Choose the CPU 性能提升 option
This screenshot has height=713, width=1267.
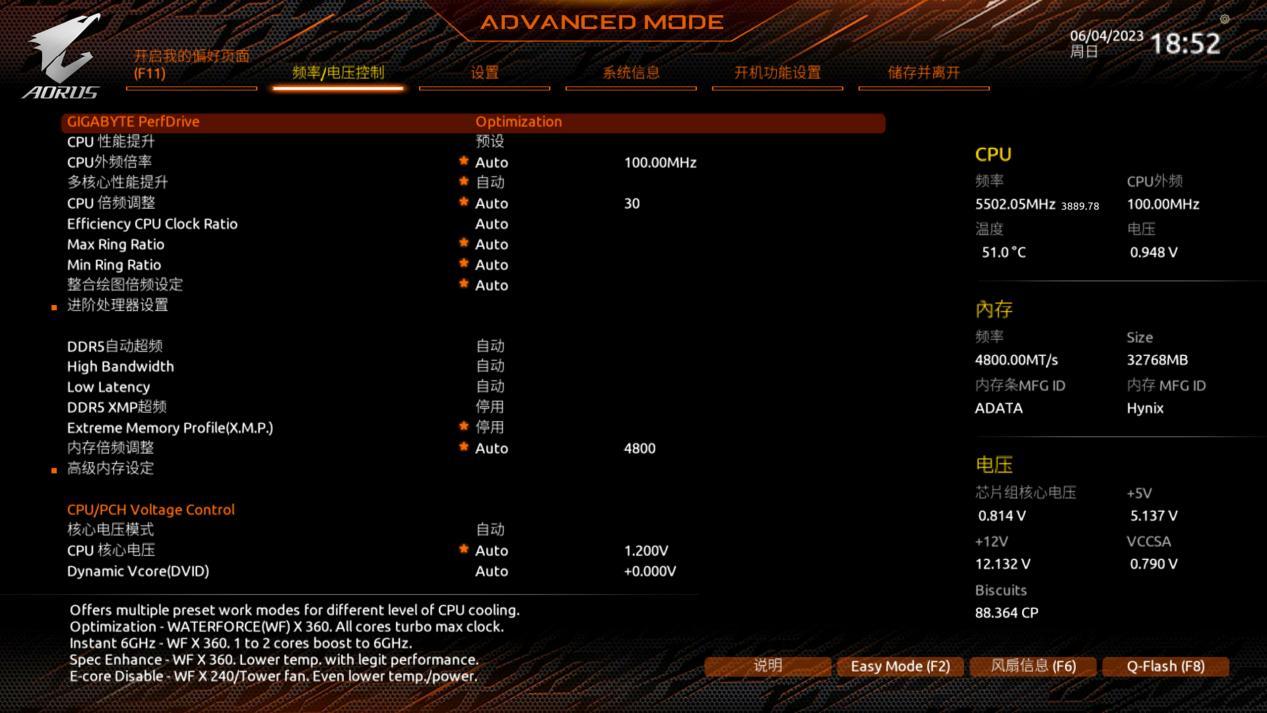(111, 142)
